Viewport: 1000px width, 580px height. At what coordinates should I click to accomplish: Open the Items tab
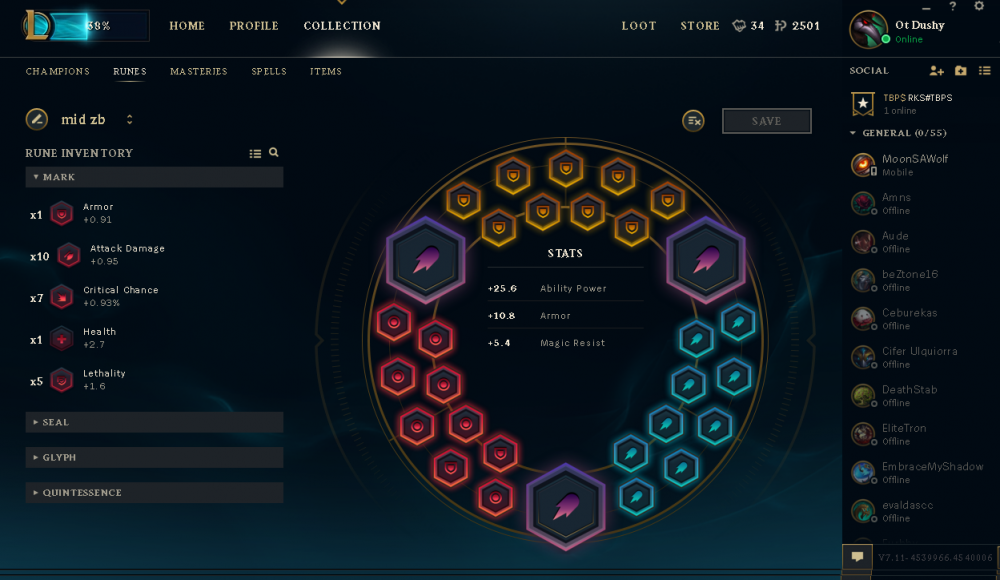[326, 72]
